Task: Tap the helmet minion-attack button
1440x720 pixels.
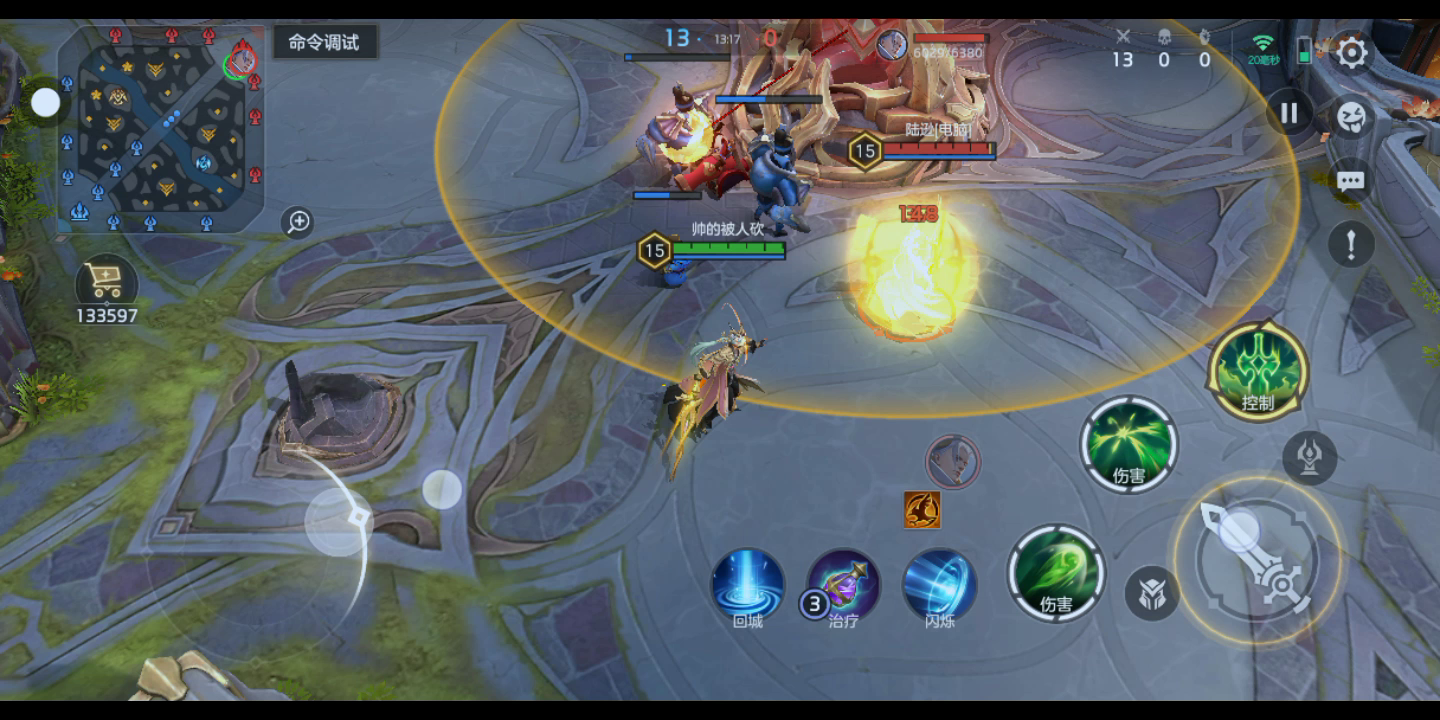Action: (1151, 593)
